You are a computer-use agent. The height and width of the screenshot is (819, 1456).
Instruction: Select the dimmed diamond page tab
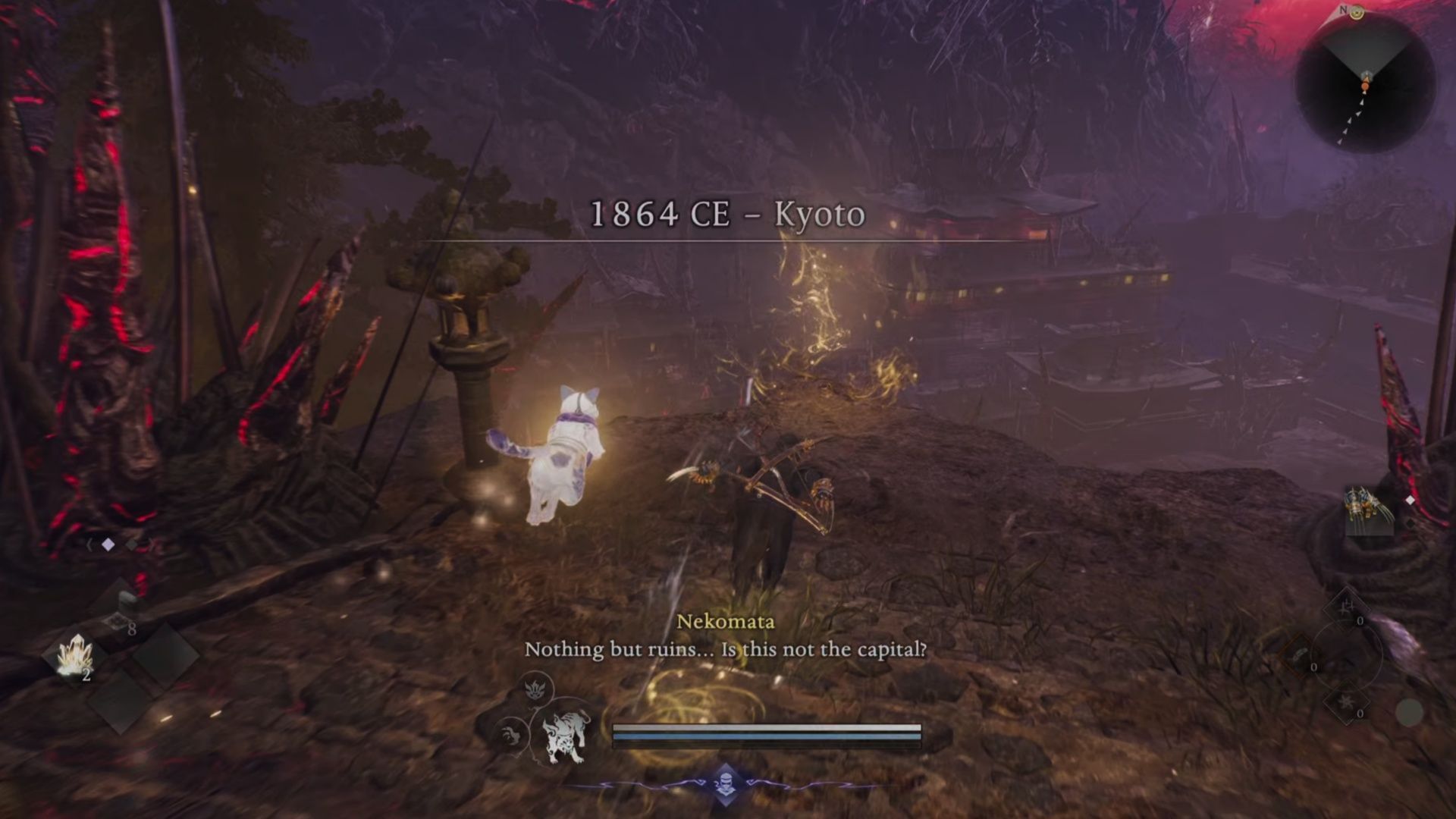click(132, 546)
